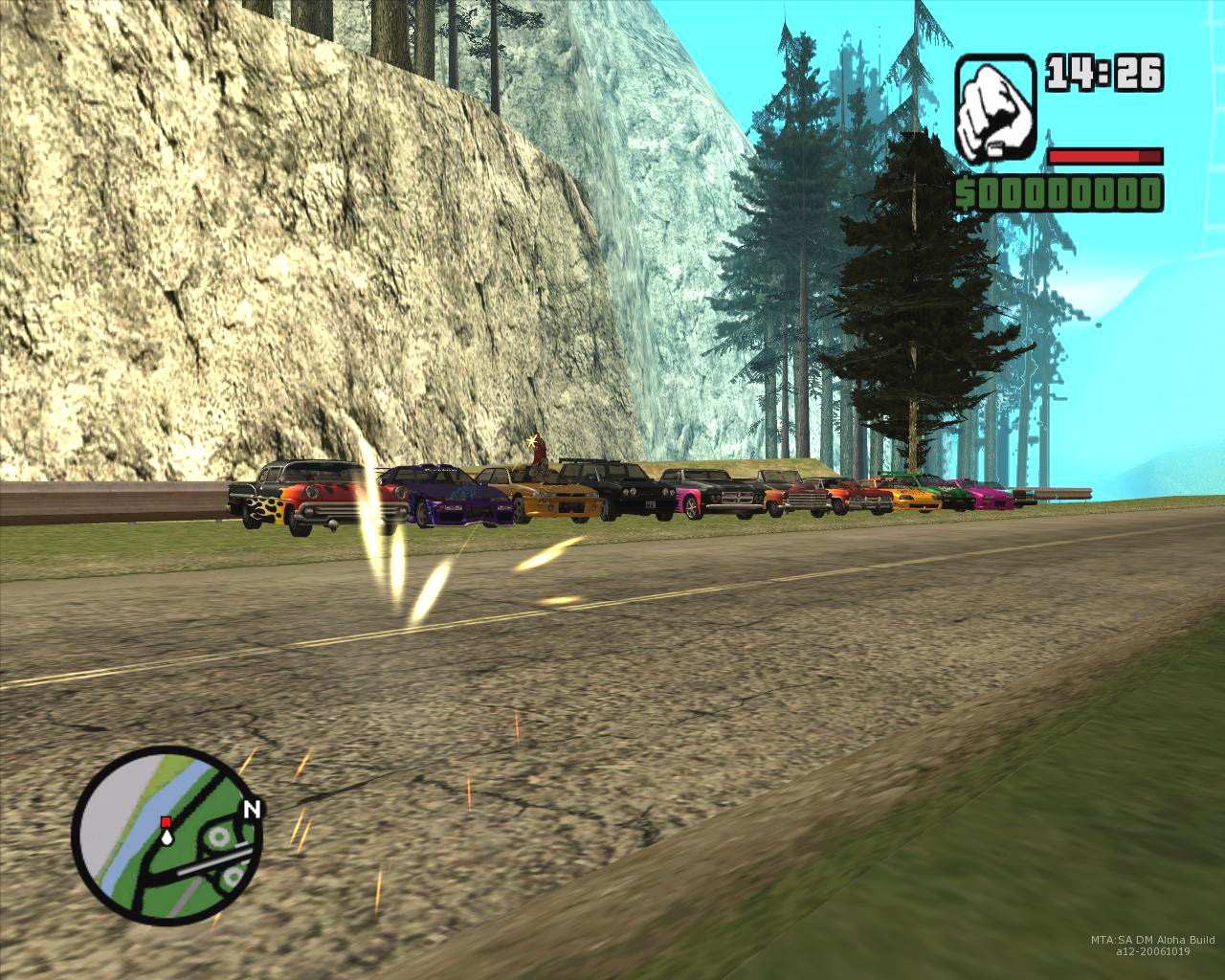Click the north N indicator on radar
1225x980 pixels.
[x=252, y=810]
